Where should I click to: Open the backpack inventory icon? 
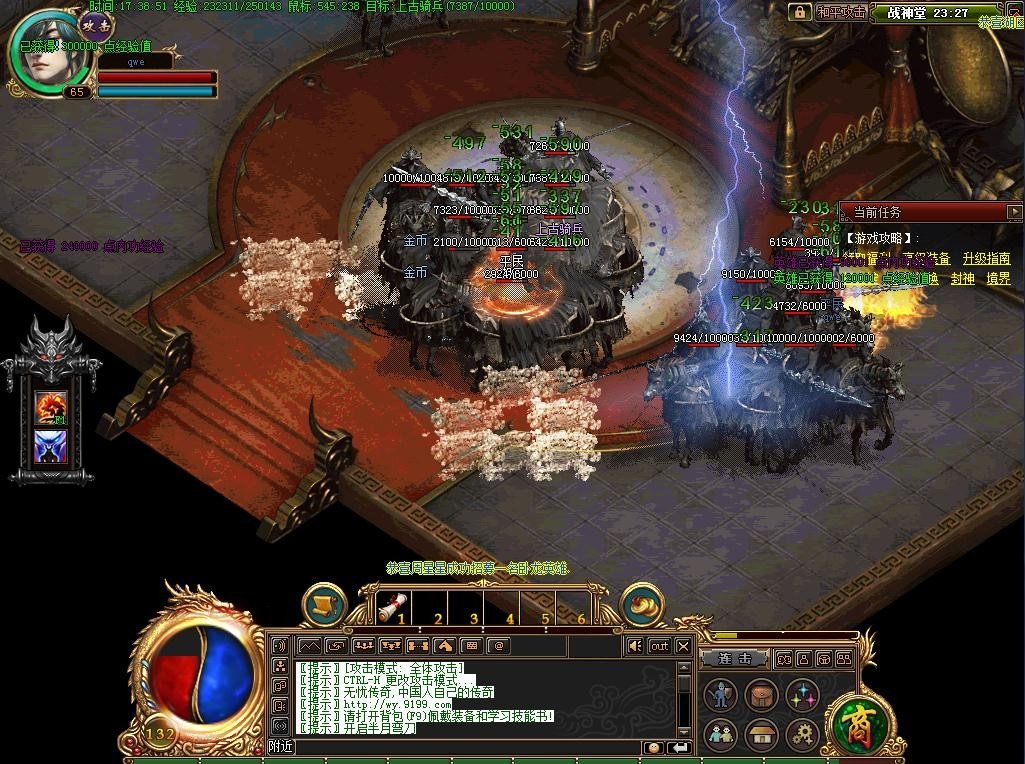(762, 695)
